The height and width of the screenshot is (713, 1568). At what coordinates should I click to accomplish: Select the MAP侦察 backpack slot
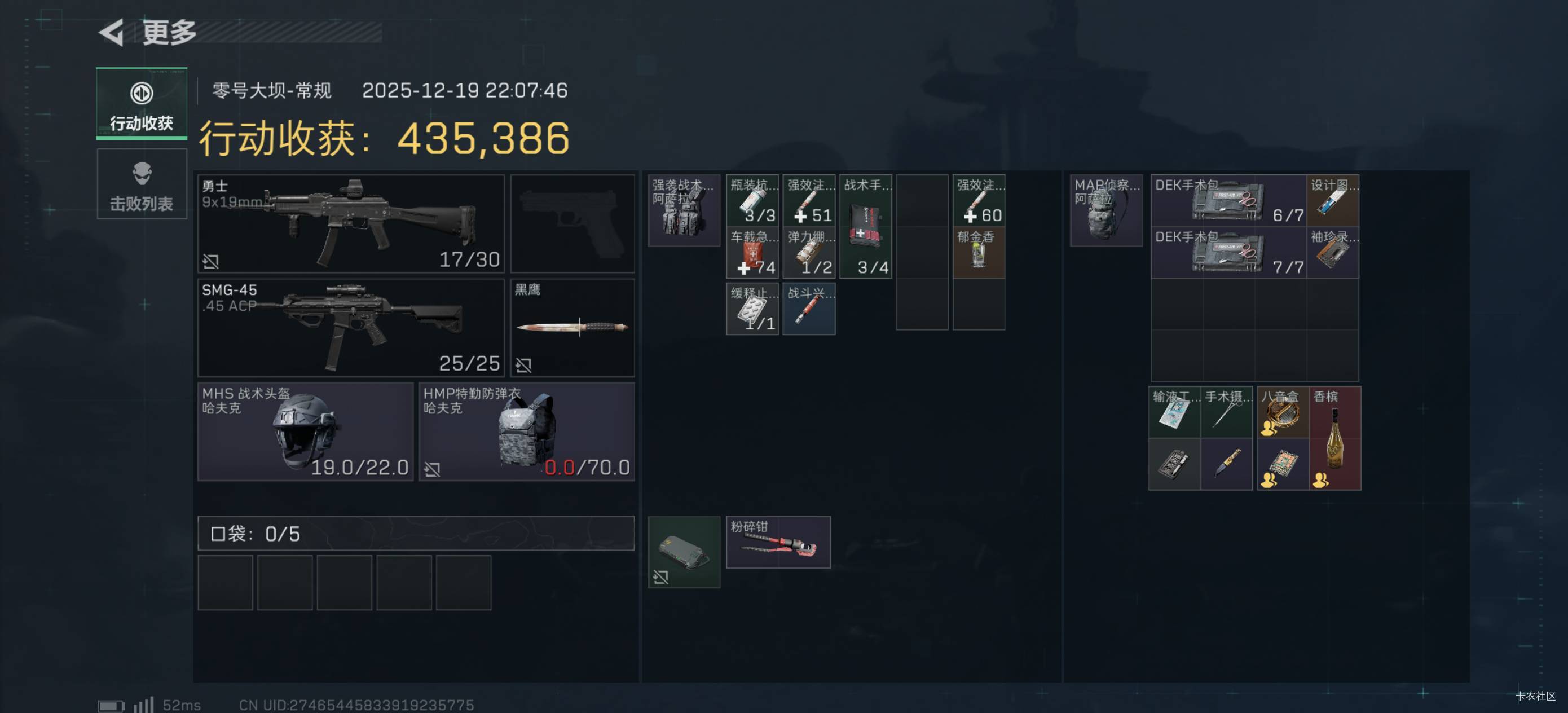coord(1106,210)
